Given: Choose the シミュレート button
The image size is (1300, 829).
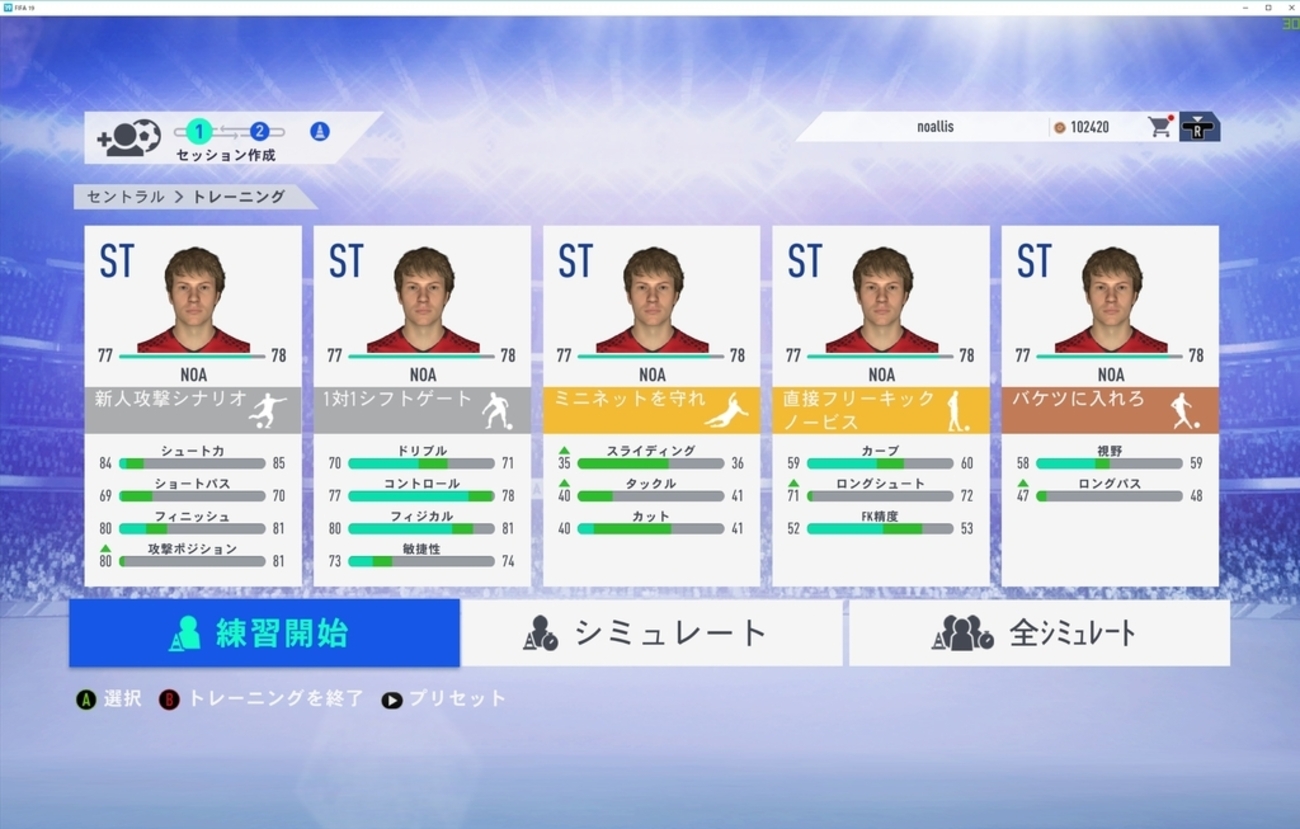Looking at the screenshot, I should point(651,633).
